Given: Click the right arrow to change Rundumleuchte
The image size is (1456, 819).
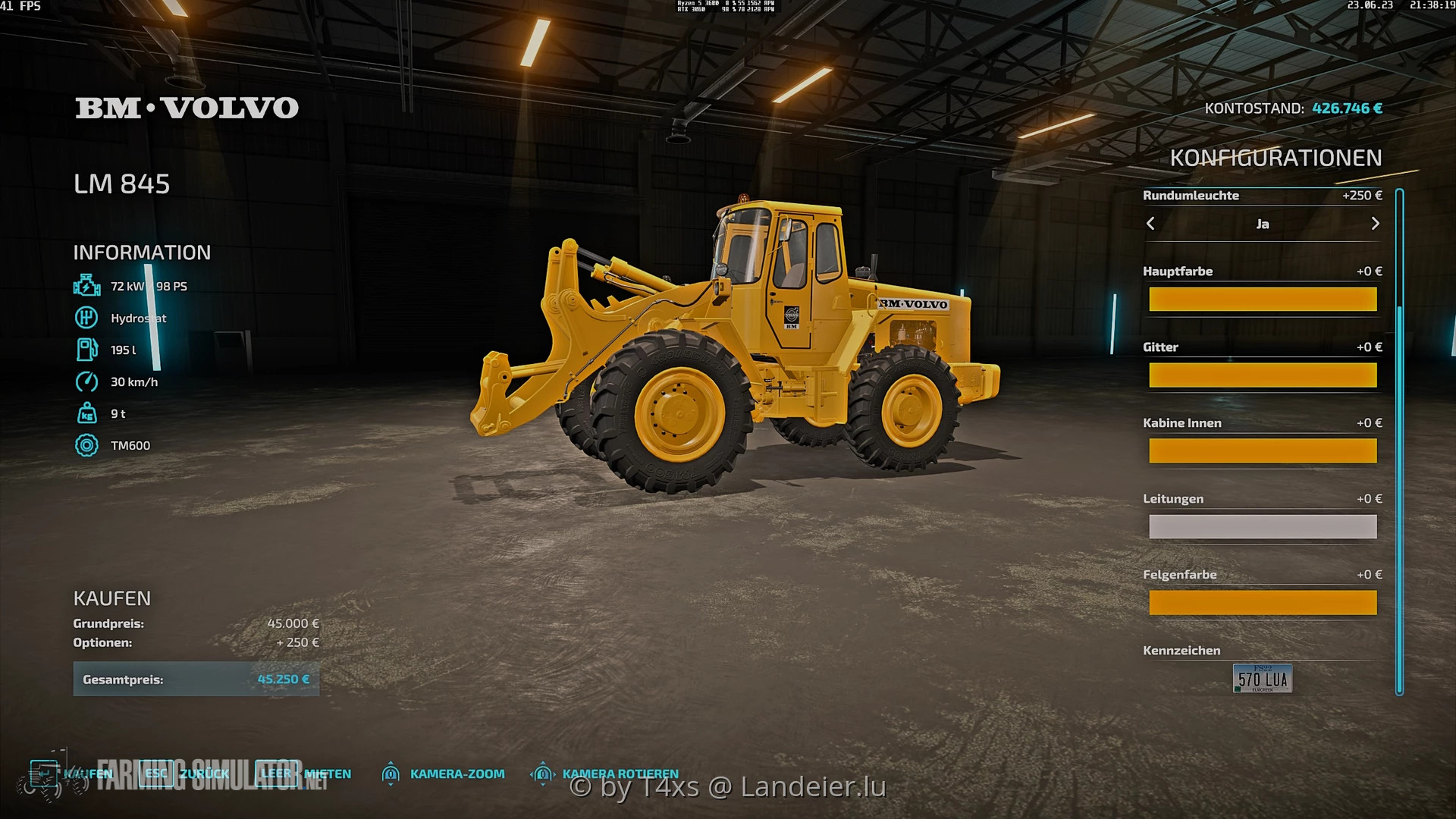Looking at the screenshot, I should [x=1375, y=224].
